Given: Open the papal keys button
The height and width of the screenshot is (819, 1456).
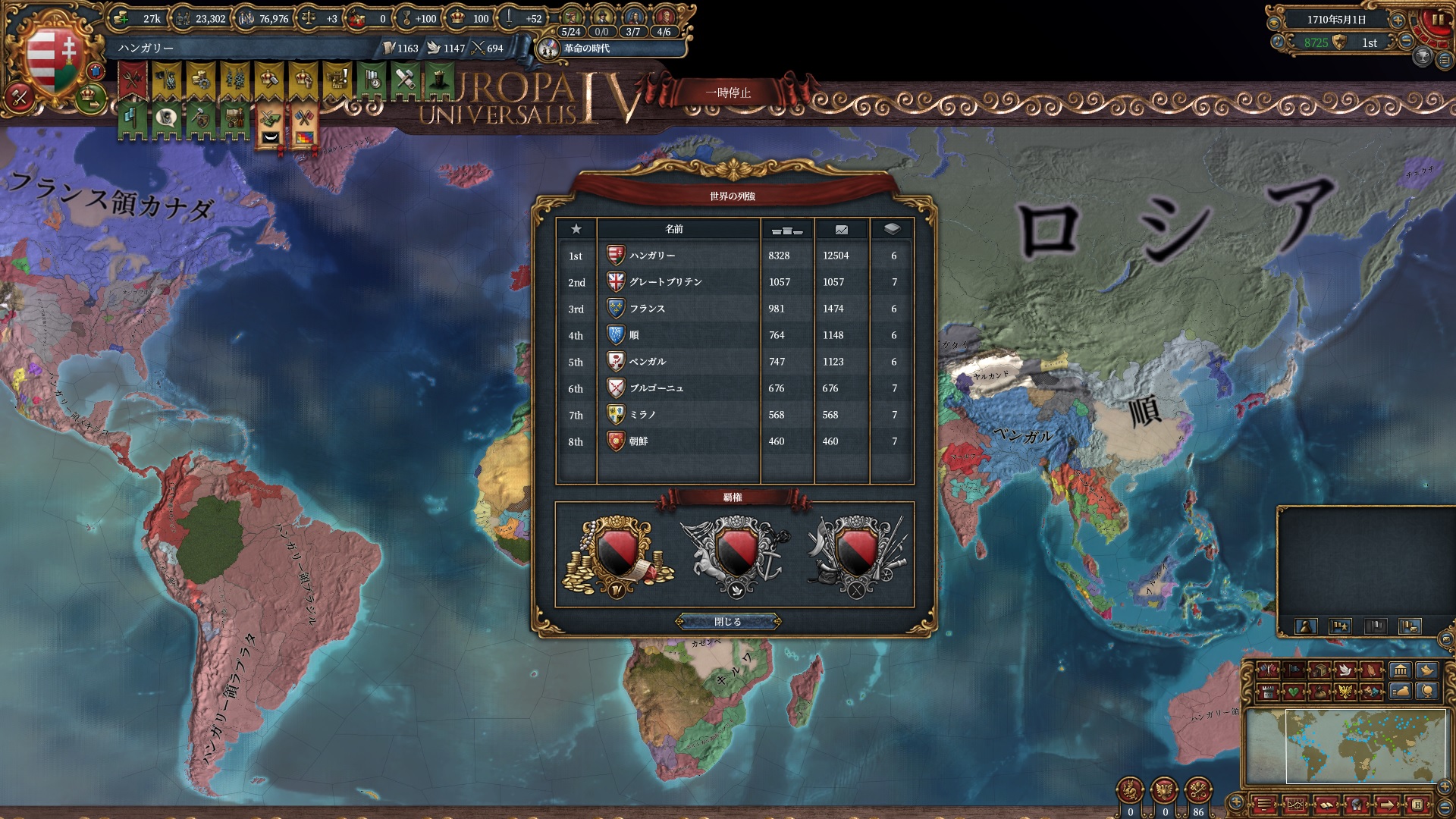Looking at the screenshot, I should pyautogui.click(x=1198, y=791).
